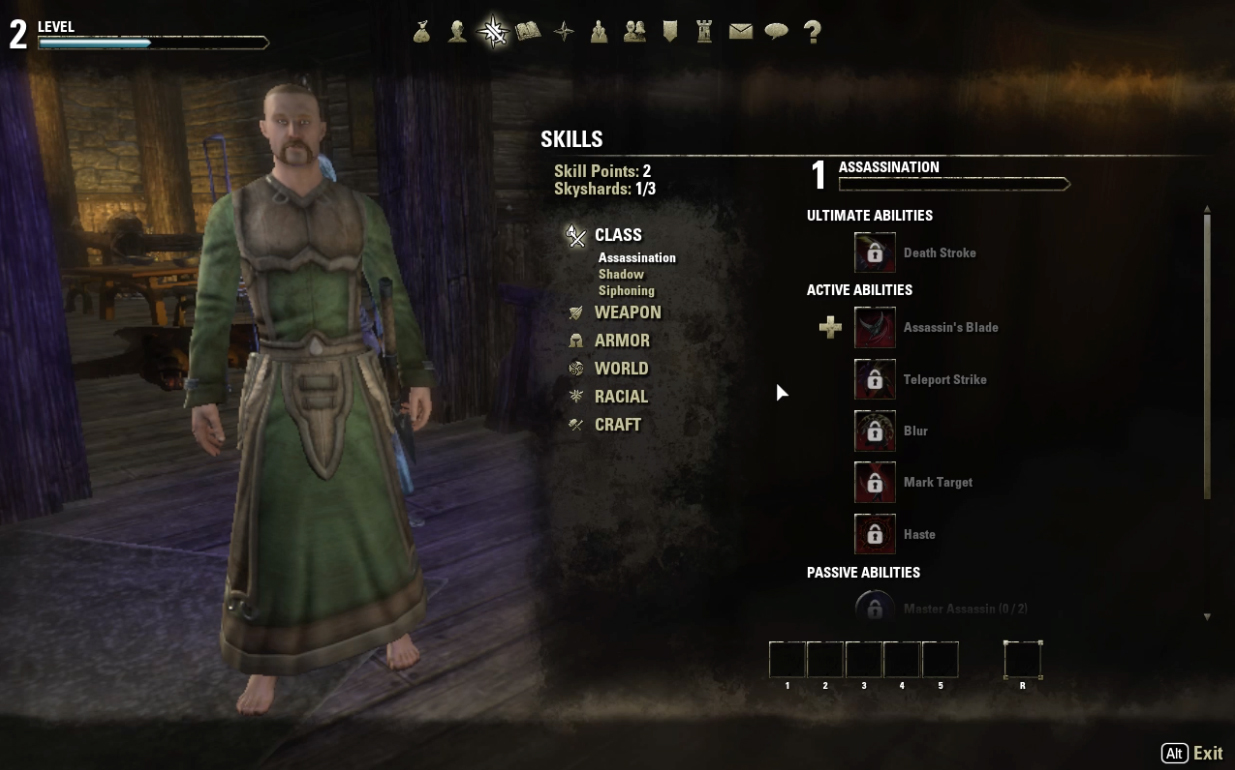Select the locked Death Stroke ultimate icon
The image size is (1235, 770).
(875, 253)
